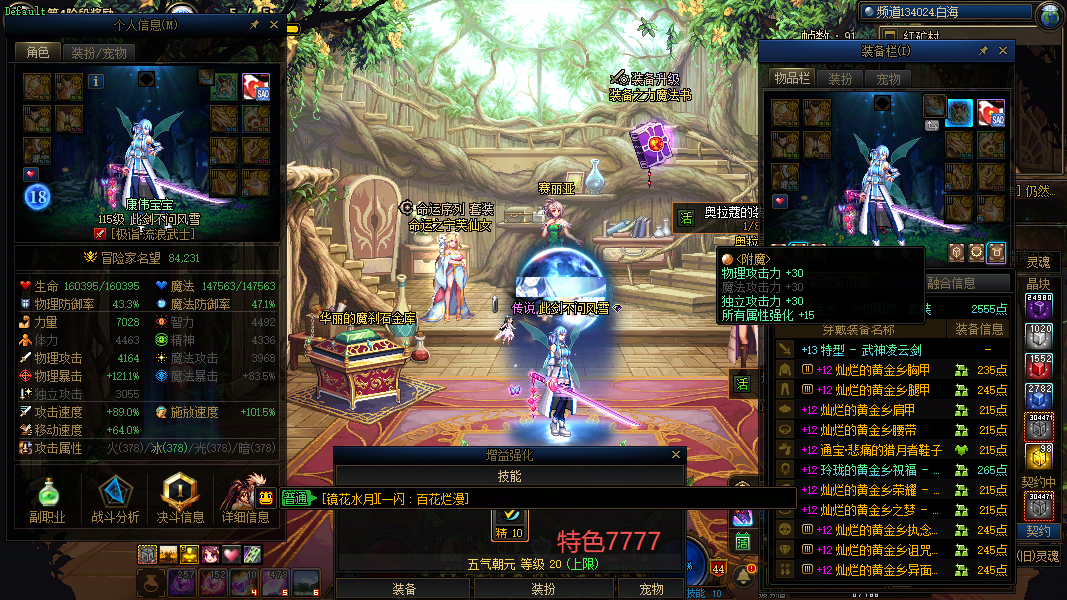Switch to the 装扮 tab in equipment window
Viewport: 1067px width, 600px height.
click(841, 79)
